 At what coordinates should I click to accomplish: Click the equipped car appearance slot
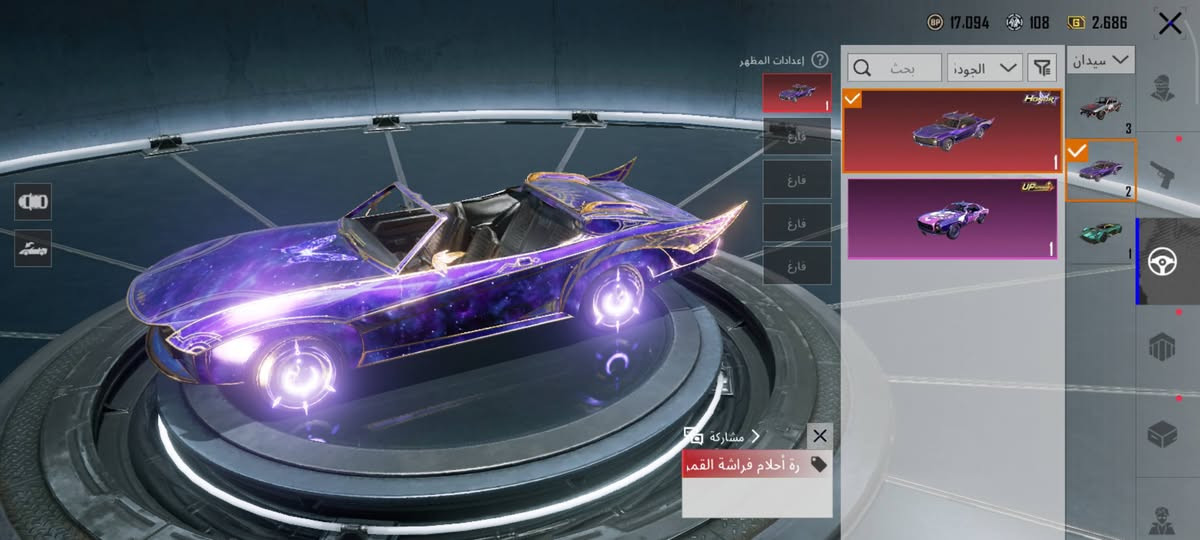796,93
